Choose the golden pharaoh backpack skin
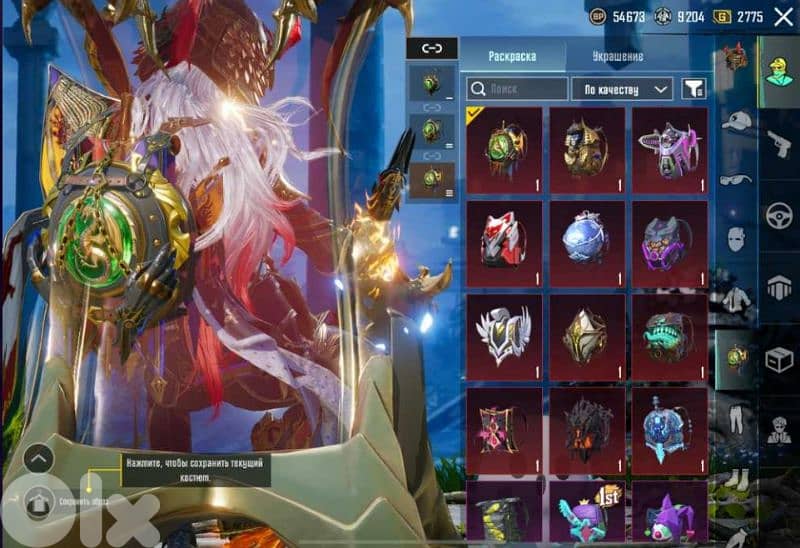 point(586,148)
